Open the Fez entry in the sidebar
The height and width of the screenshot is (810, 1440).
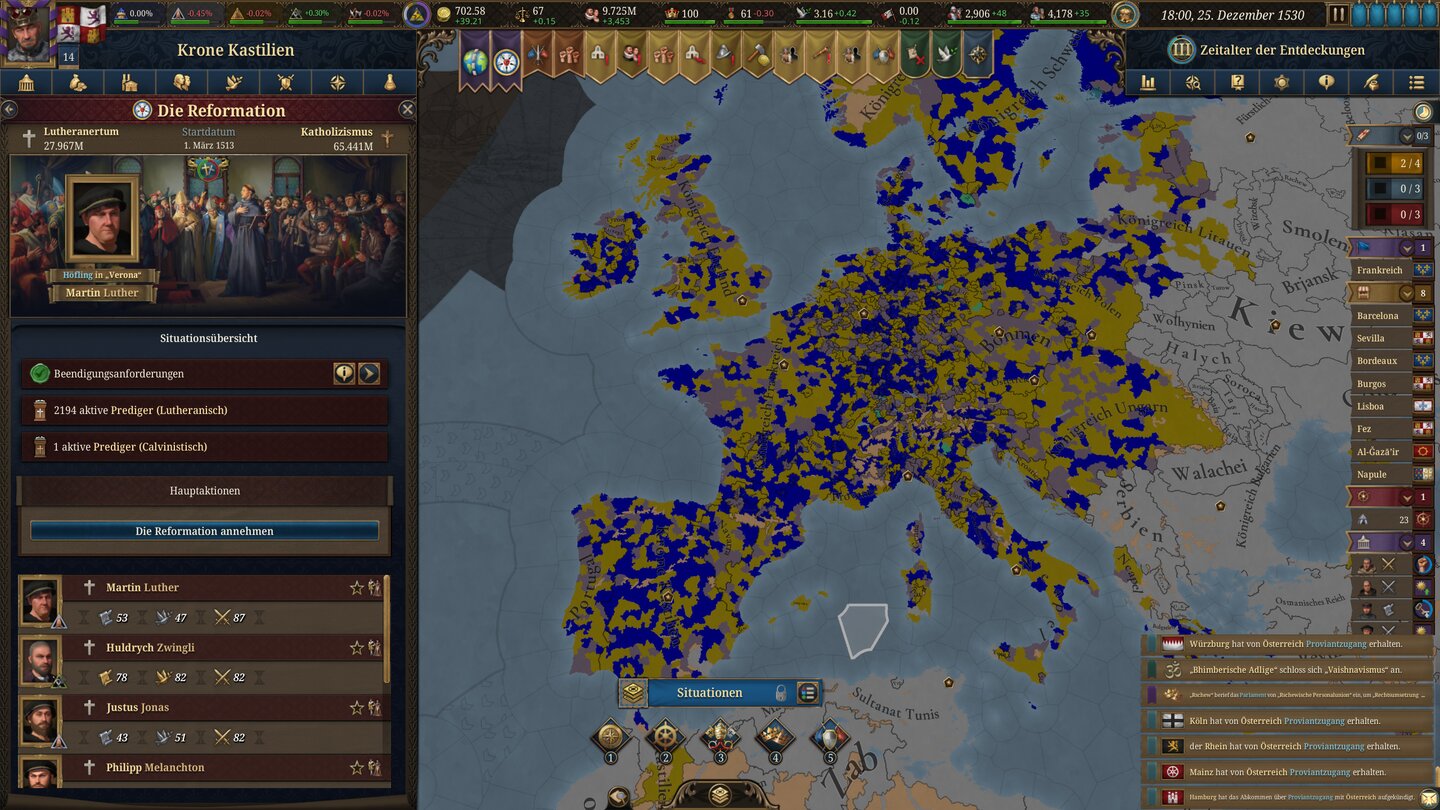point(1380,427)
